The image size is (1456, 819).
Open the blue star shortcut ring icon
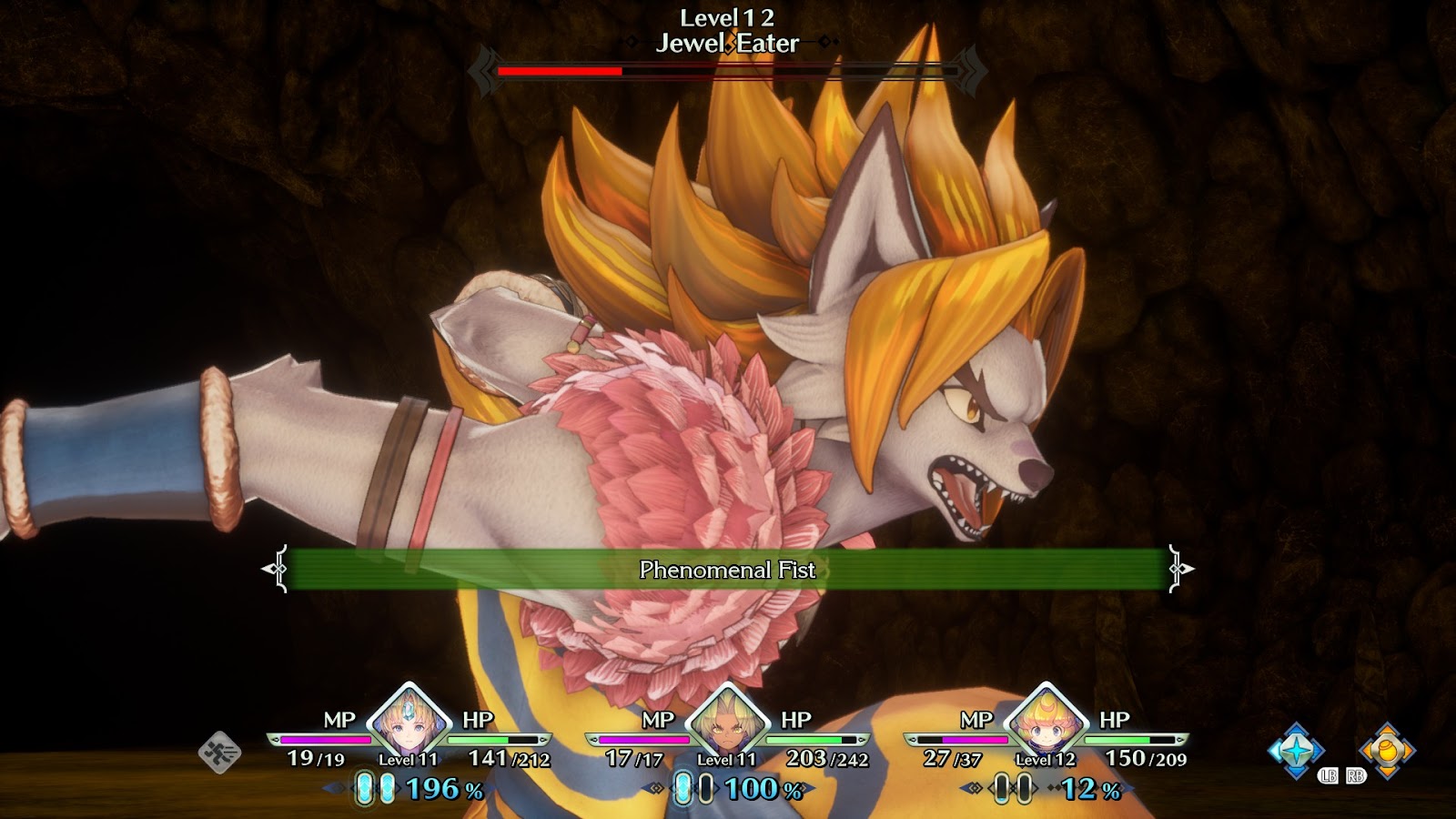1296,751
